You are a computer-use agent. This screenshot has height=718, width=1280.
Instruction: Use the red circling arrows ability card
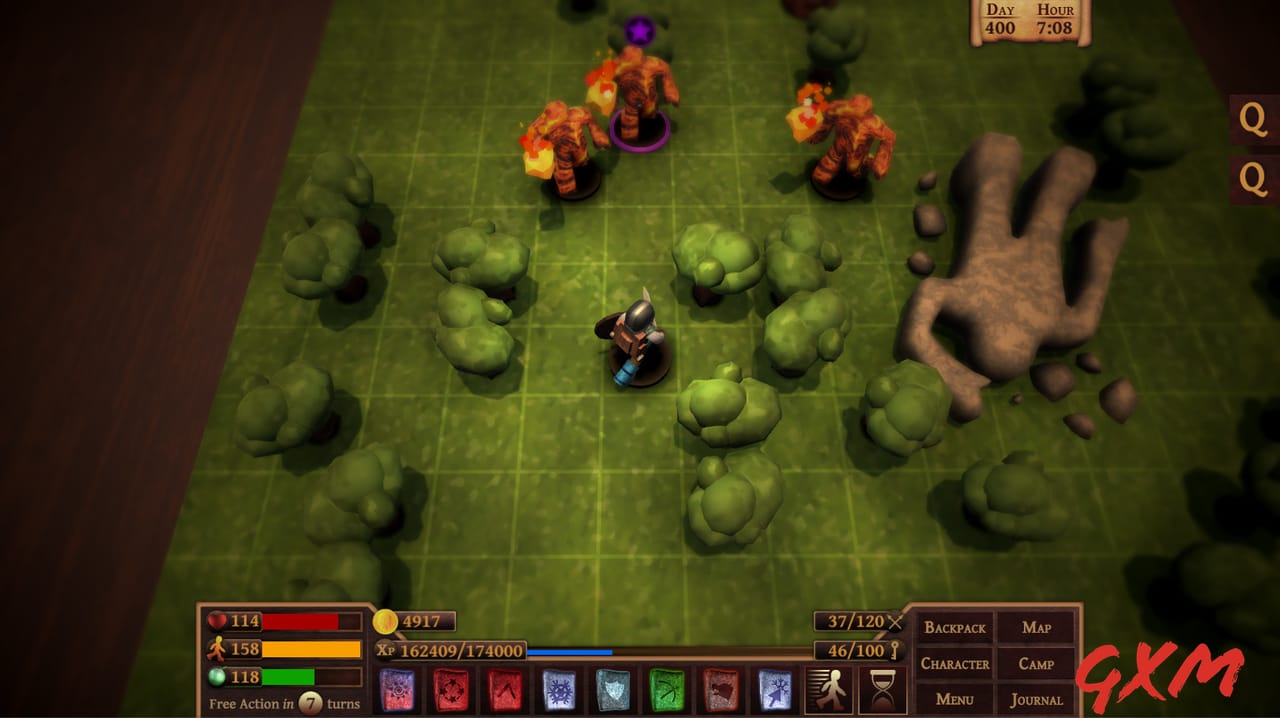tap(451, 690)
